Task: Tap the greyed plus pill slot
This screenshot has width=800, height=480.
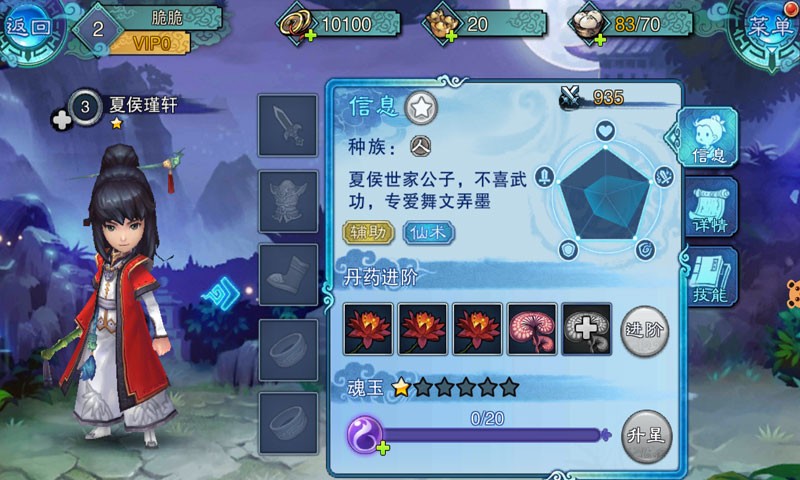Action: coord(587,328)
